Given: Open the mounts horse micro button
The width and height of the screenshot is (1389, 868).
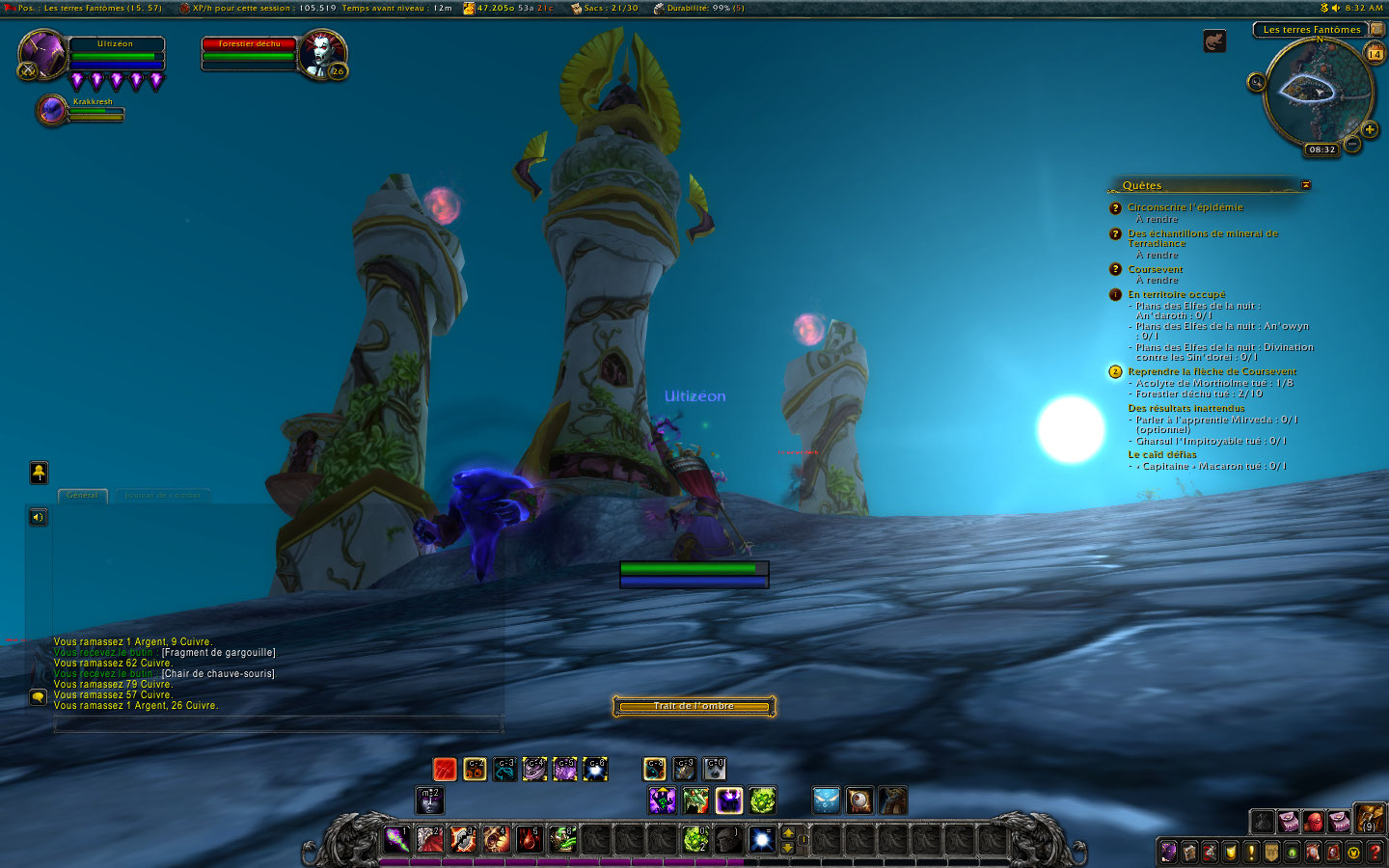Looking at the screenshot, I should (x=1313, y=853).
